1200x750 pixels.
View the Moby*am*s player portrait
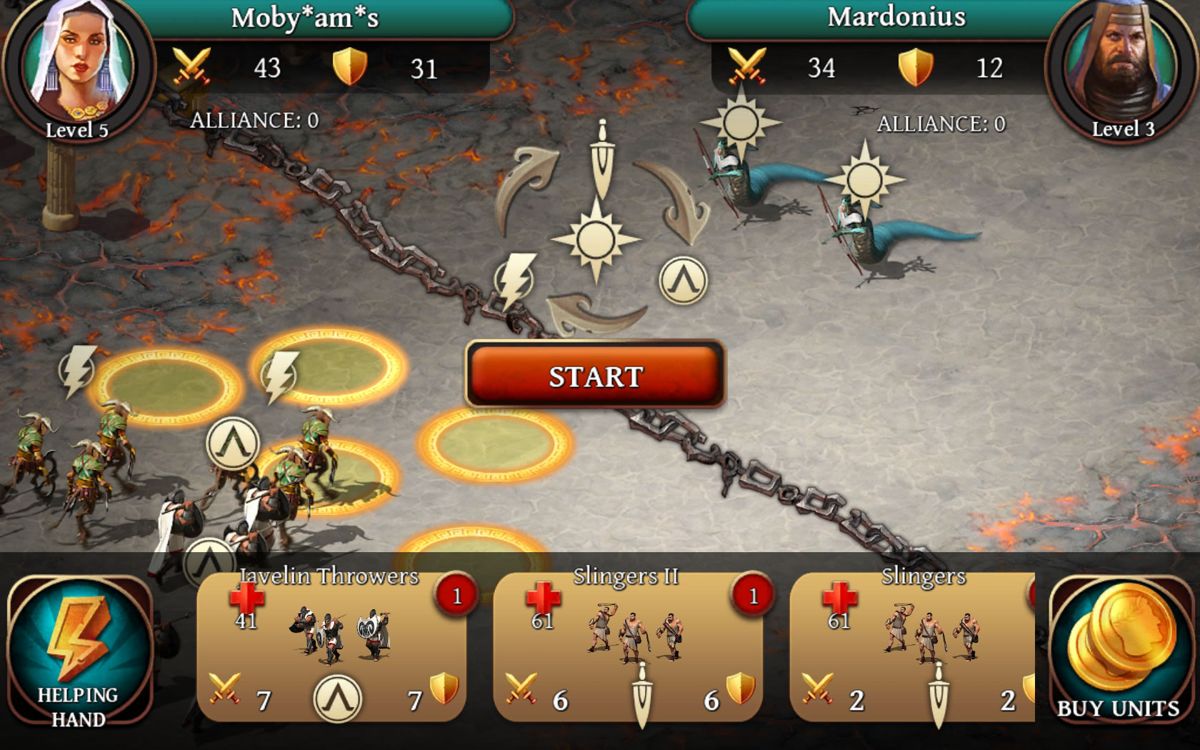click(76, 64)
